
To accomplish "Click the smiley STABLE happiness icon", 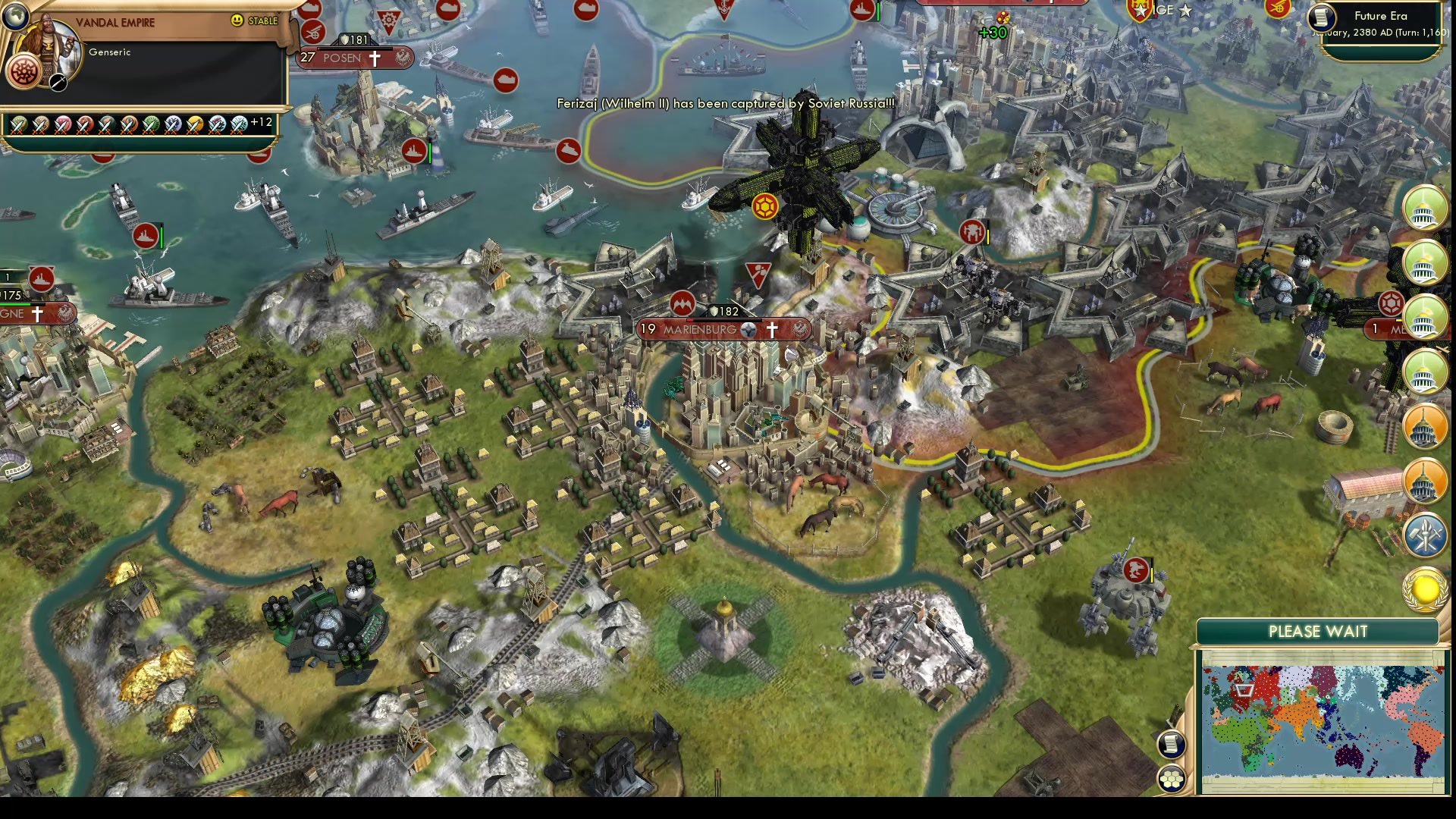I will tap(238, 20).
